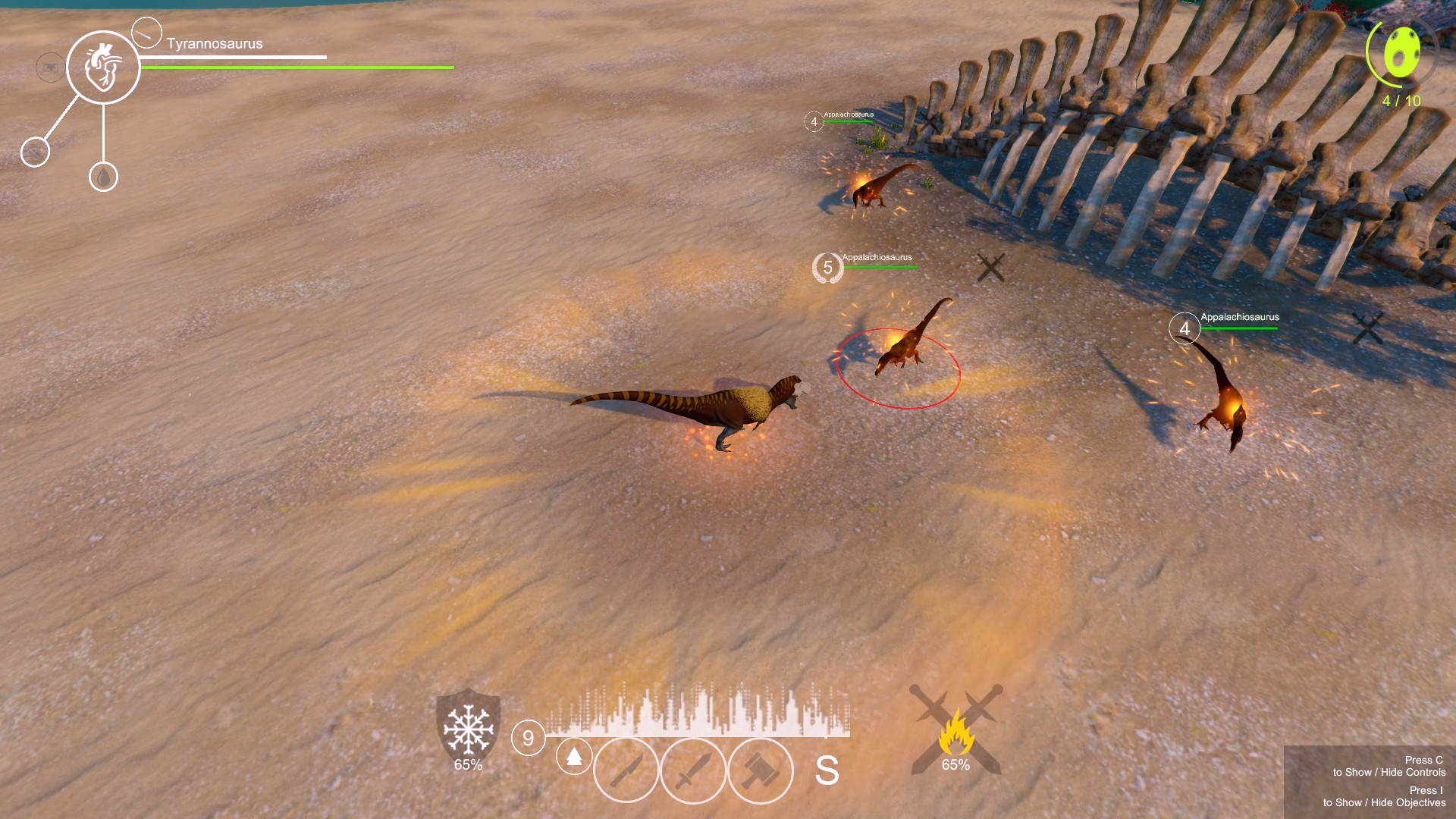Click the crossed swords fire attack icon
Screen dimensions: 1456x819
[x=959, y=730]
